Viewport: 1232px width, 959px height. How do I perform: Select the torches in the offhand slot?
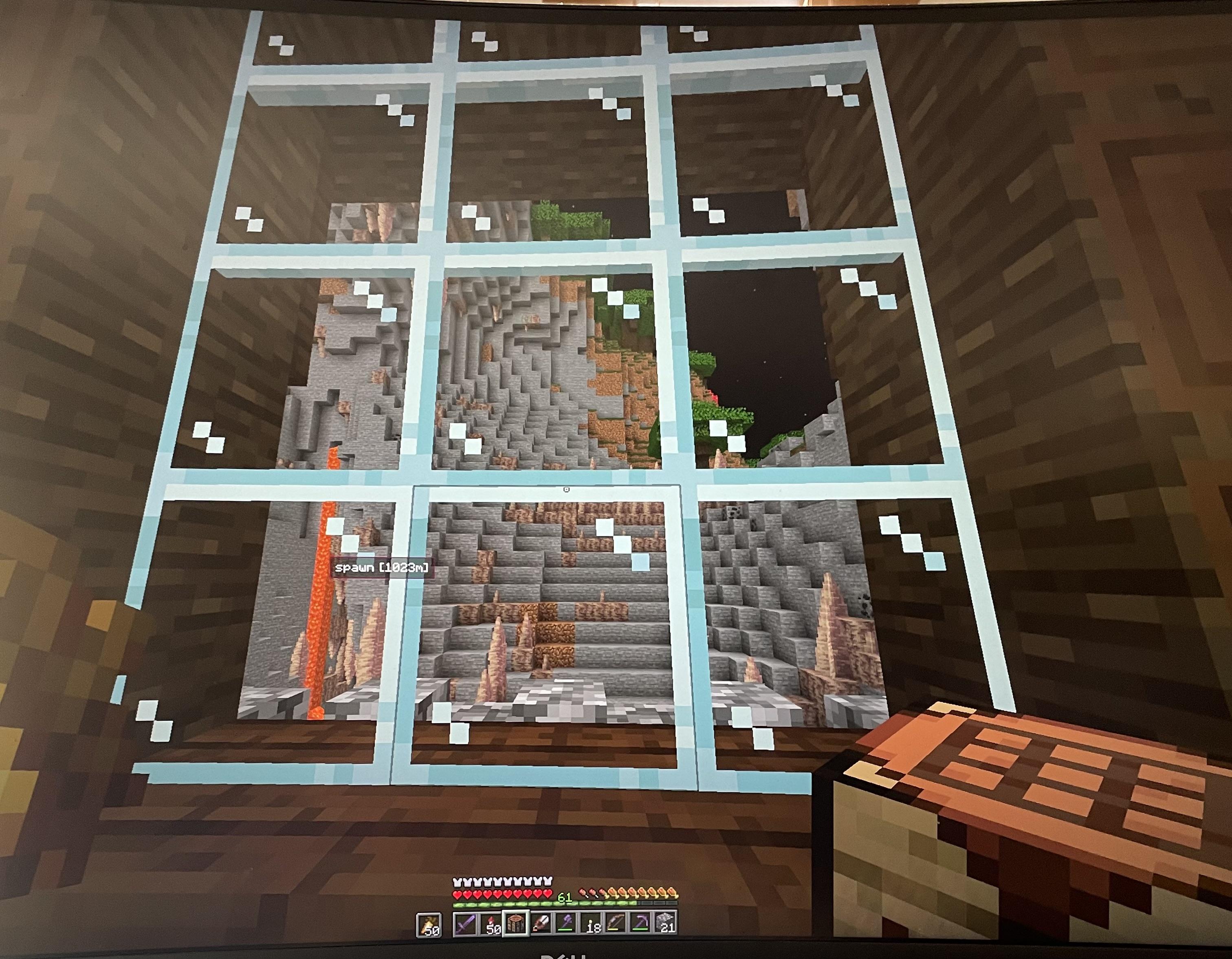[429, 924]
